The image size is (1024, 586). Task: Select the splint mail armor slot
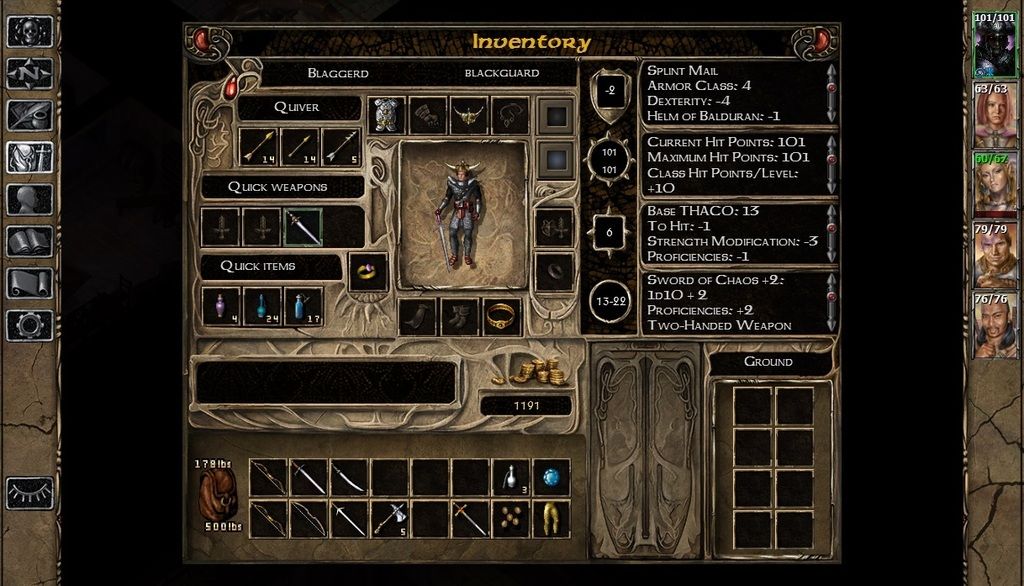click(387, 115)
